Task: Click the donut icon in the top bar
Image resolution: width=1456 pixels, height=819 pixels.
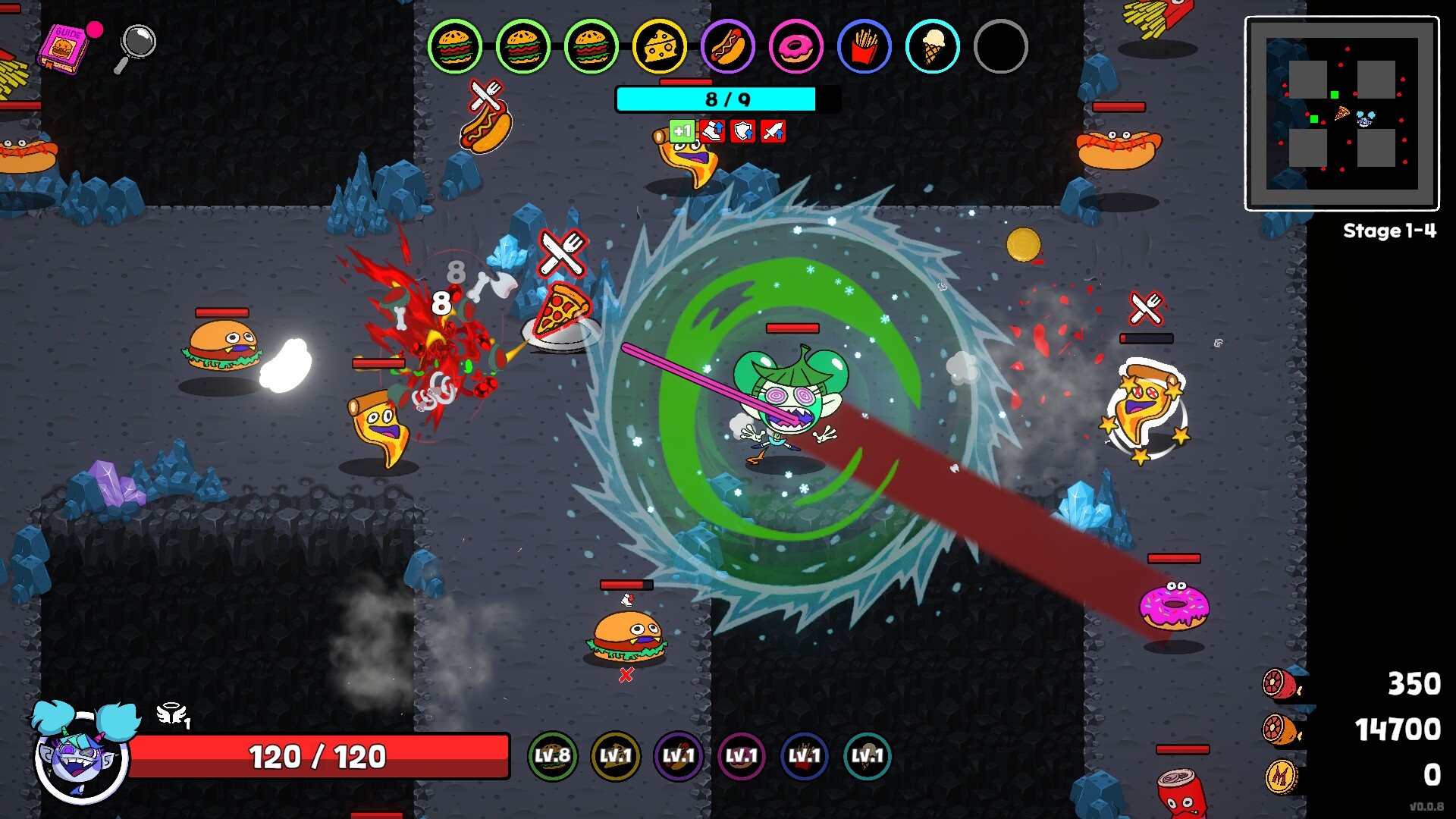Action: click(795, 46)
